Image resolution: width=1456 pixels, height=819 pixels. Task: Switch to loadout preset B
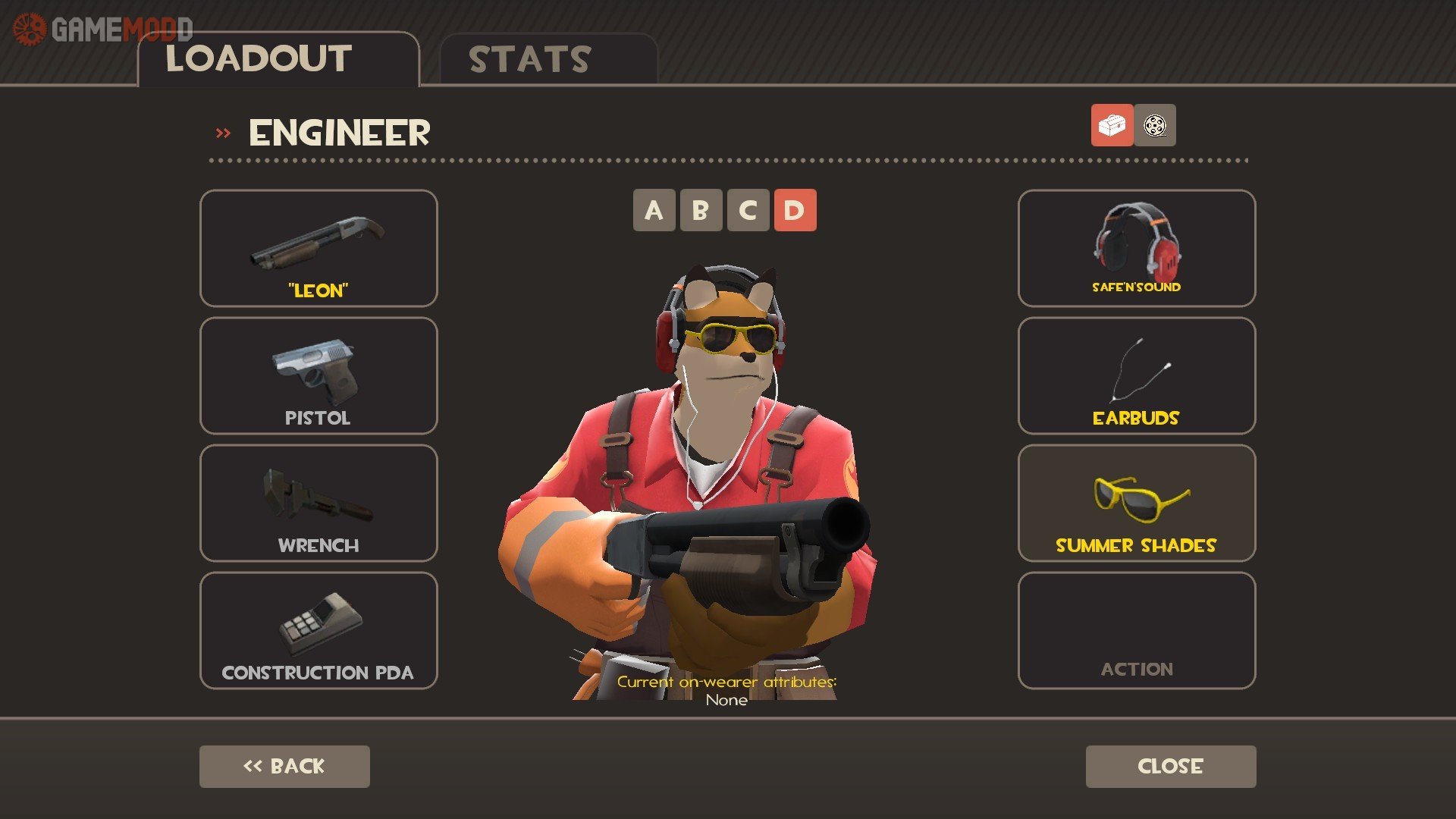tap(701, 211)
